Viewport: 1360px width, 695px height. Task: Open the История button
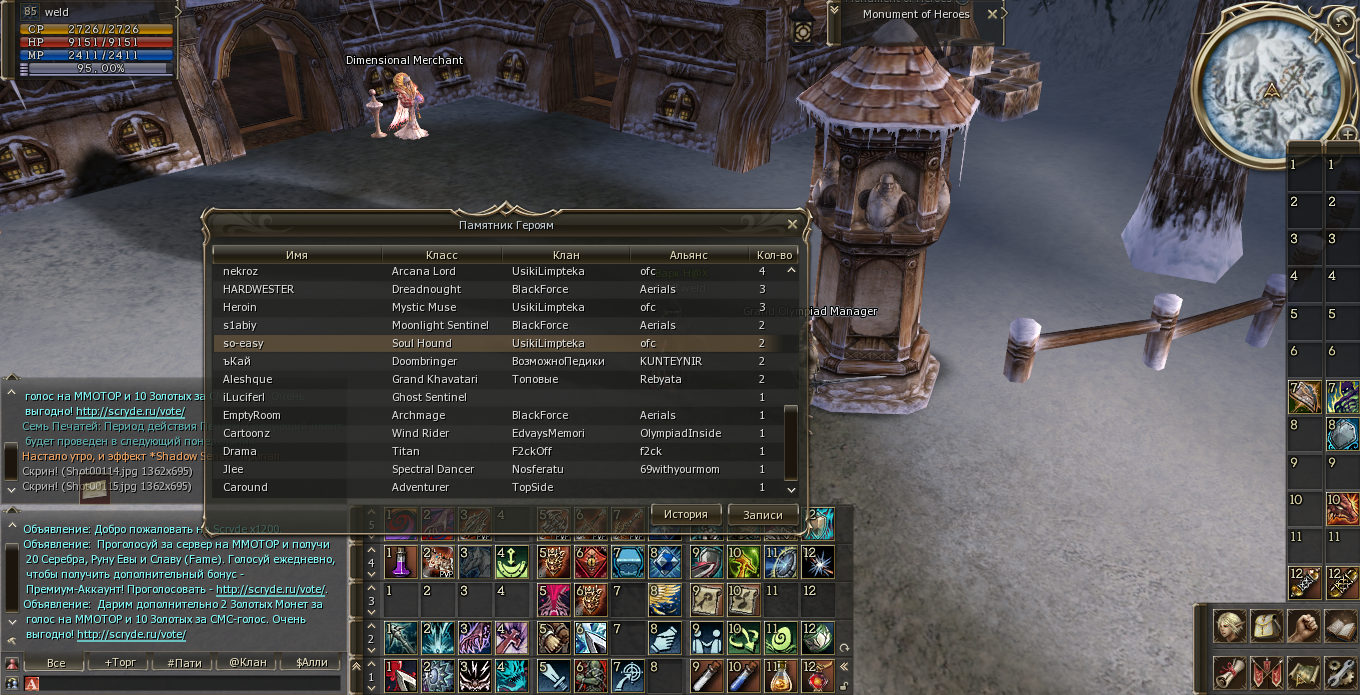(x=686, y=514)
